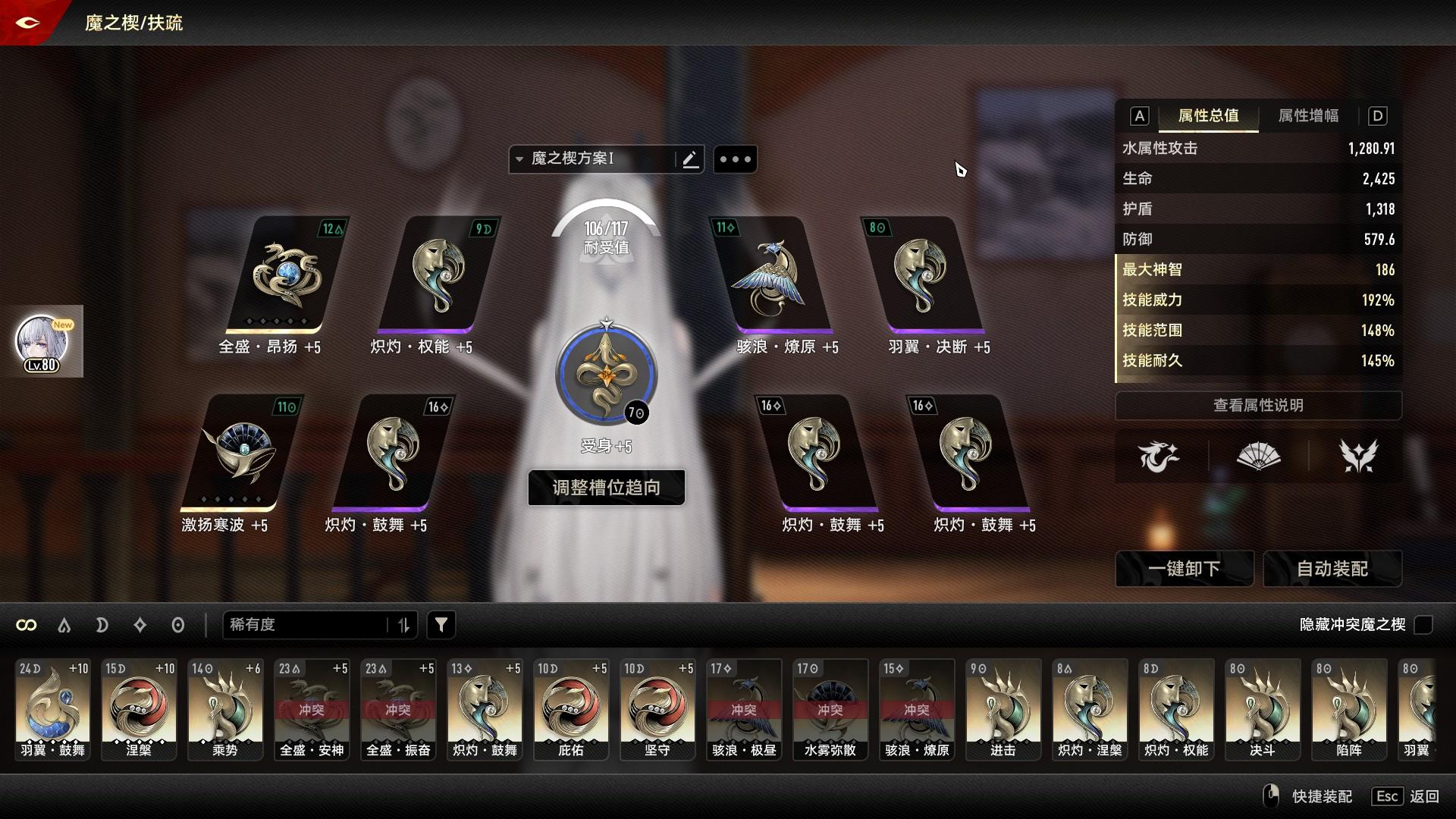Open the funnel filter button
Image resolution: width=1456 pixels, height=819 pixels.
(441, 625)
